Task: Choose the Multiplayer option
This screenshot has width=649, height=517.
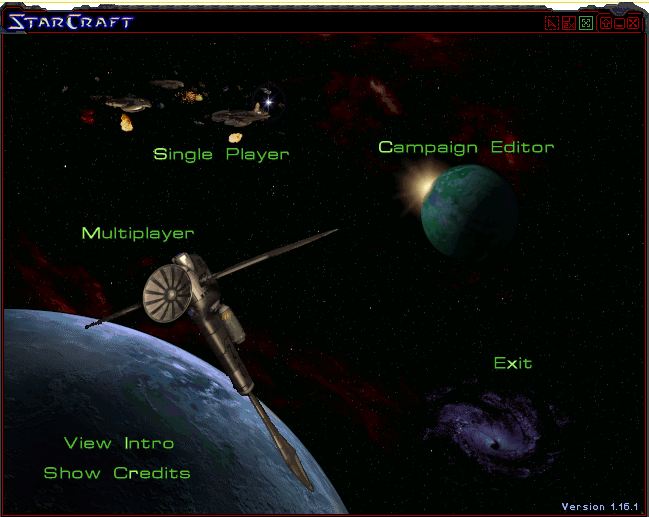Action: point(138,233)
